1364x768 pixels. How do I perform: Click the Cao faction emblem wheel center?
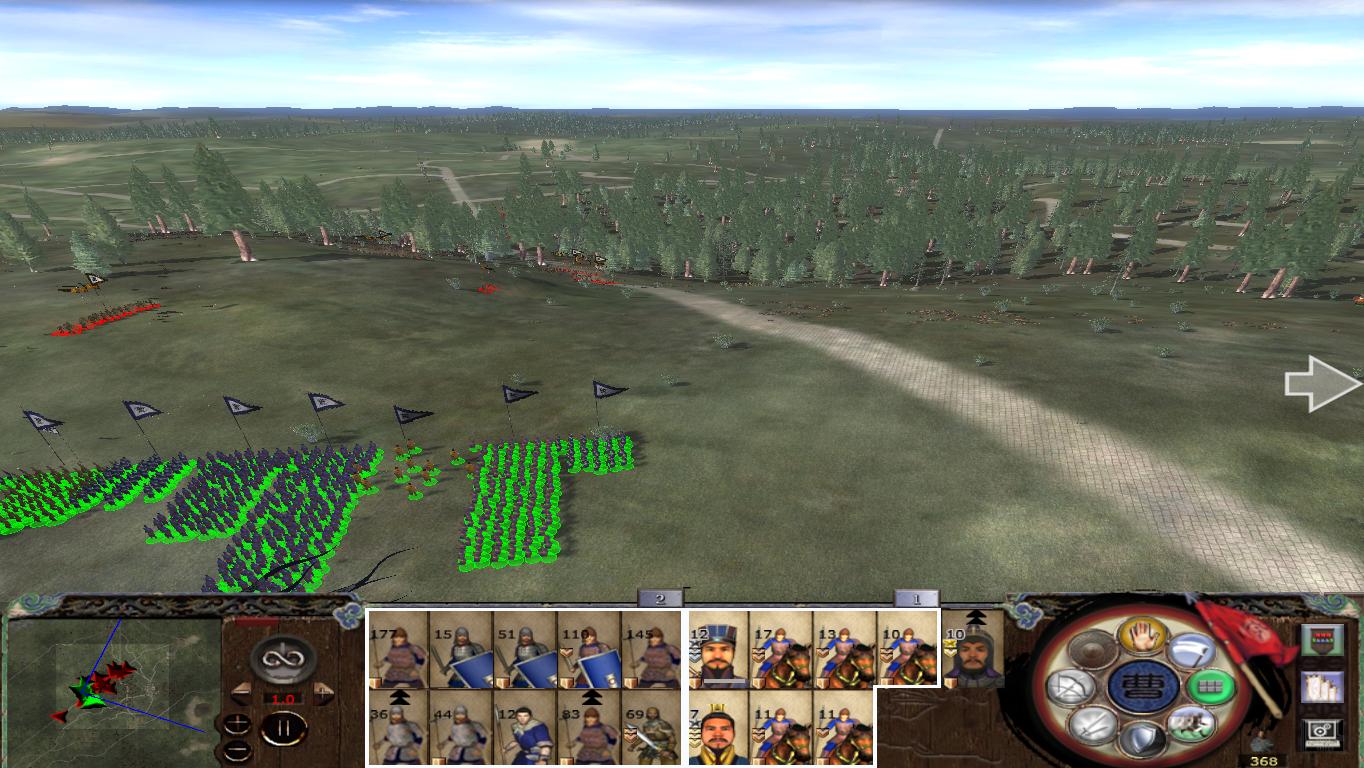(x=1142, y=687)
